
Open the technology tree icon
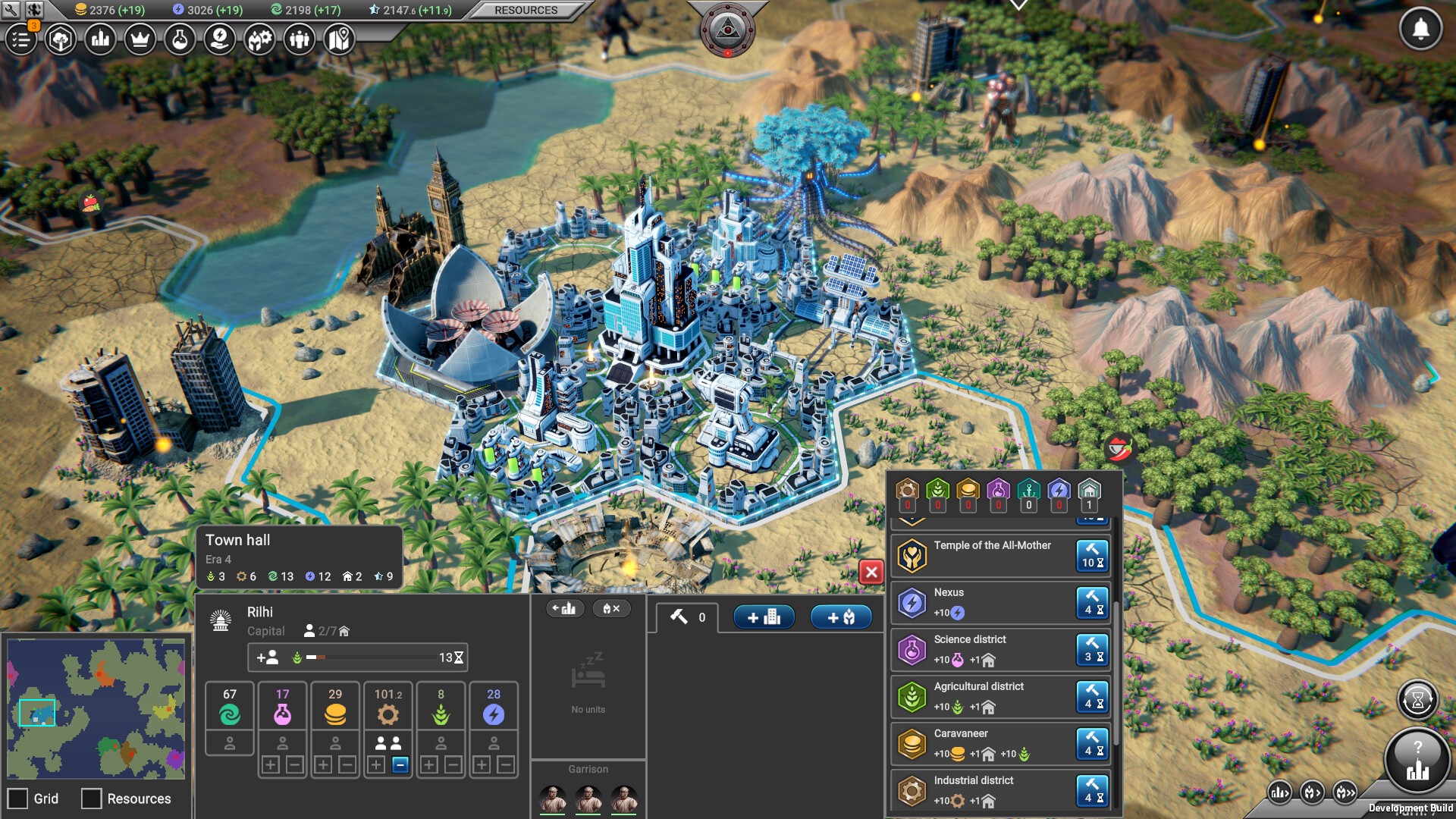point(61,40)
